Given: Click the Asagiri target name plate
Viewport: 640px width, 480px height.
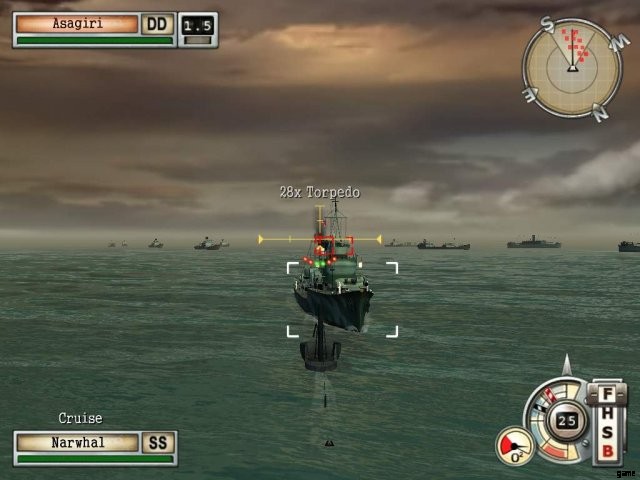Looking at the screenshot, I should click(x=77, y=23).
